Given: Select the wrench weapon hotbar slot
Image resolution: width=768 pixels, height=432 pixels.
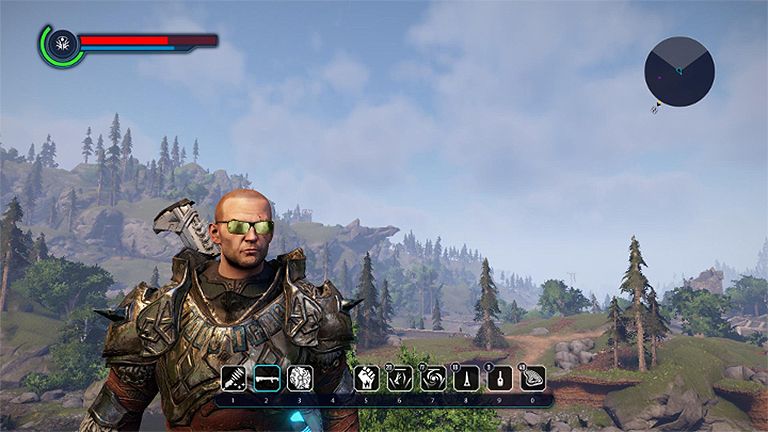Looking at the screenshot, I should (234, 378).
